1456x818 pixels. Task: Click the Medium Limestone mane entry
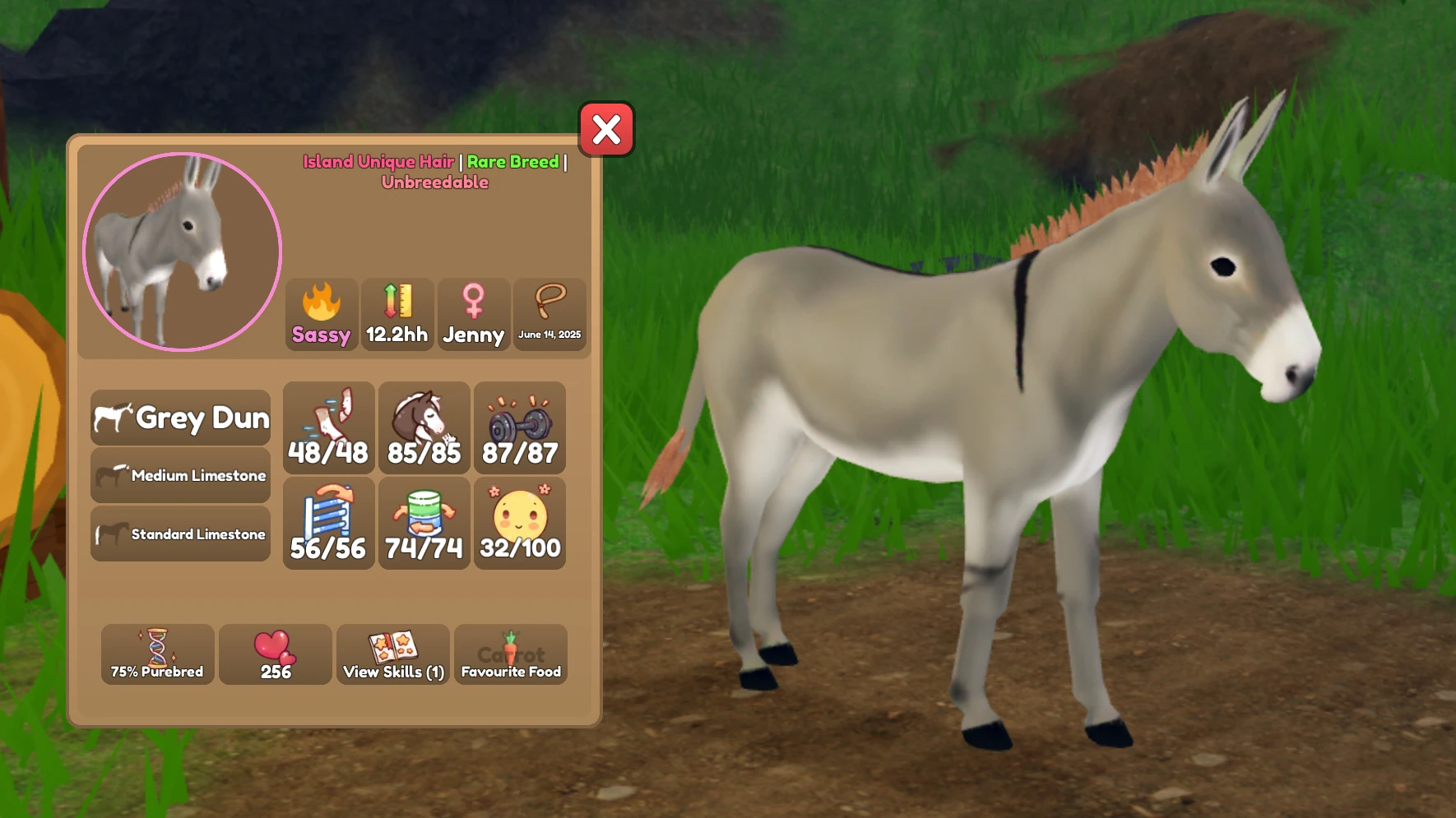180,475
